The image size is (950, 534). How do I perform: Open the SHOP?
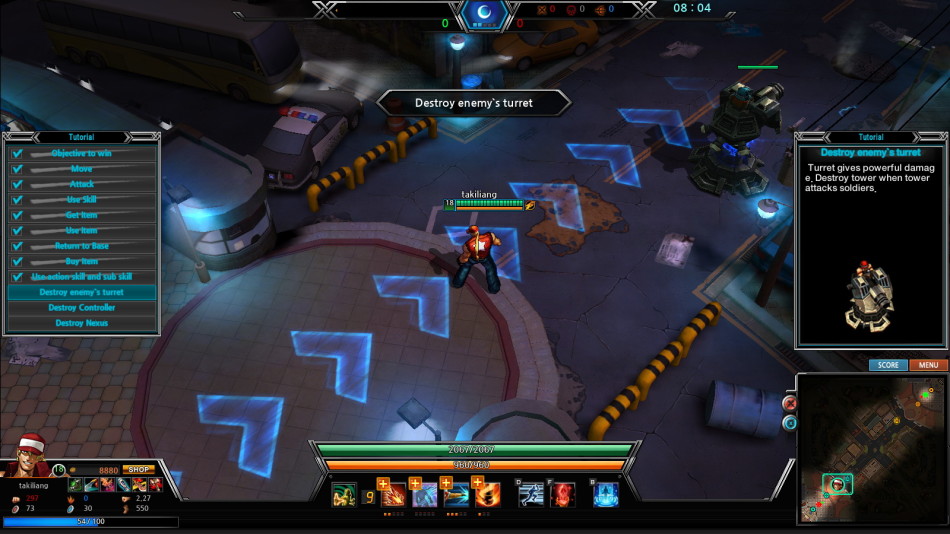[x=139, y=469]
